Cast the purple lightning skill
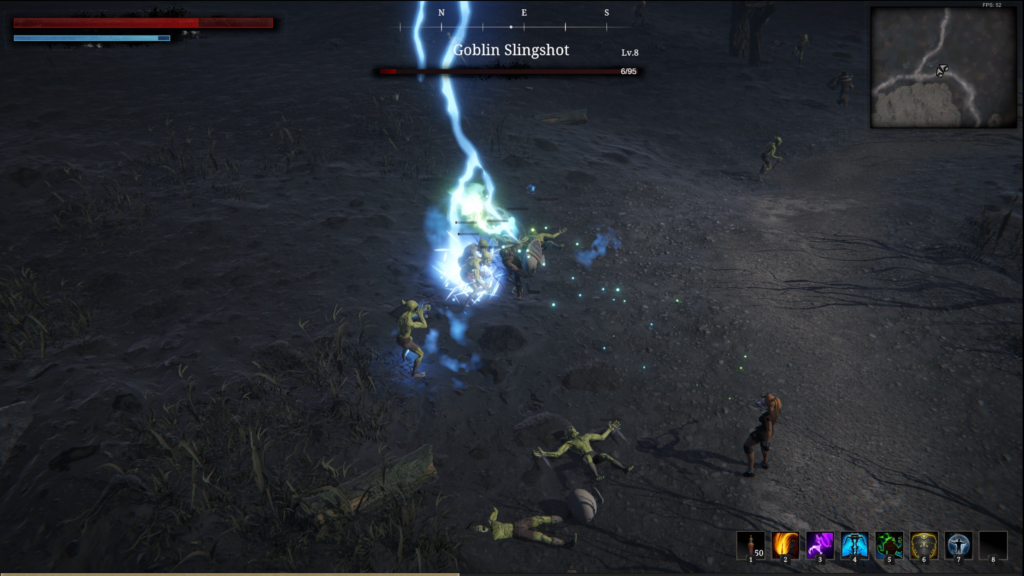The height and width of the screenshot is (576, 1024). point(820,545)
